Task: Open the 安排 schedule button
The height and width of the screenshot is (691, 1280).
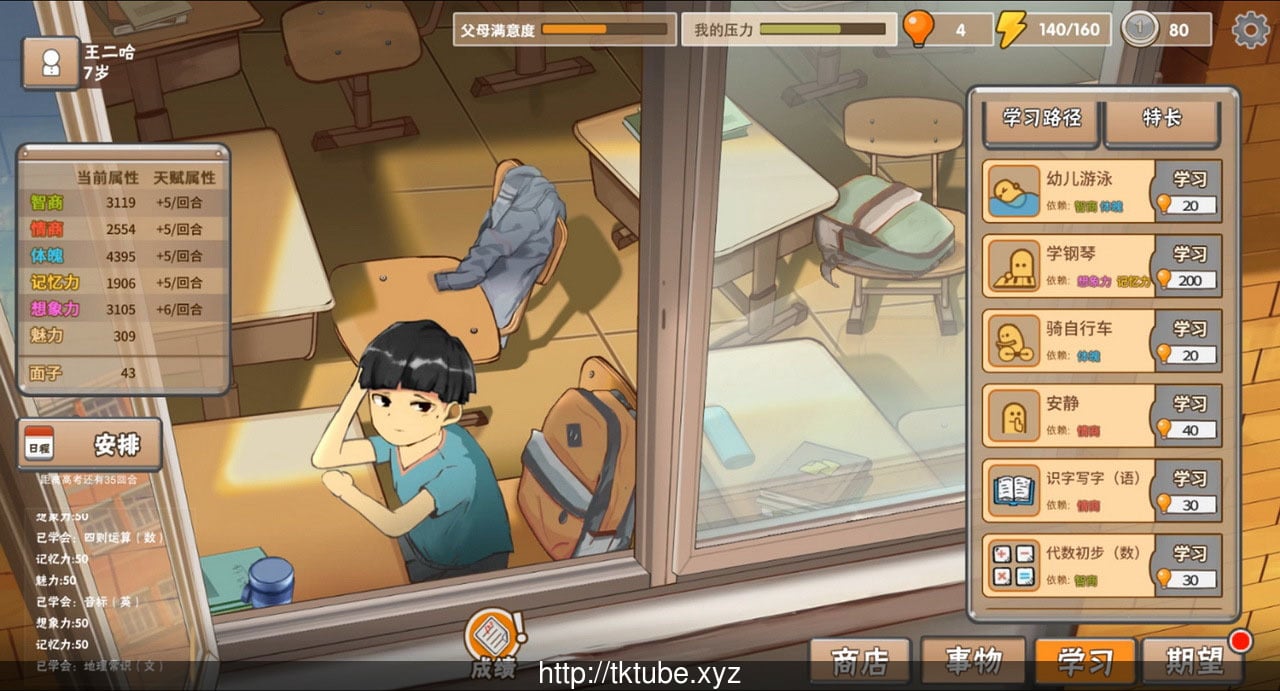Action: click(x=90, y=444)
